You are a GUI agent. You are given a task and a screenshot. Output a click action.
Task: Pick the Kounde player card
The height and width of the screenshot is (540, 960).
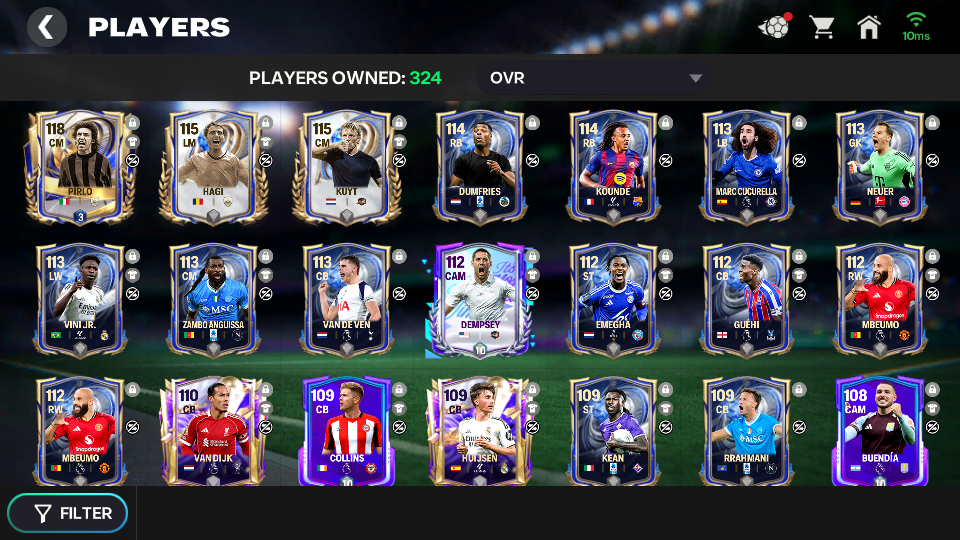click(614, 166)
